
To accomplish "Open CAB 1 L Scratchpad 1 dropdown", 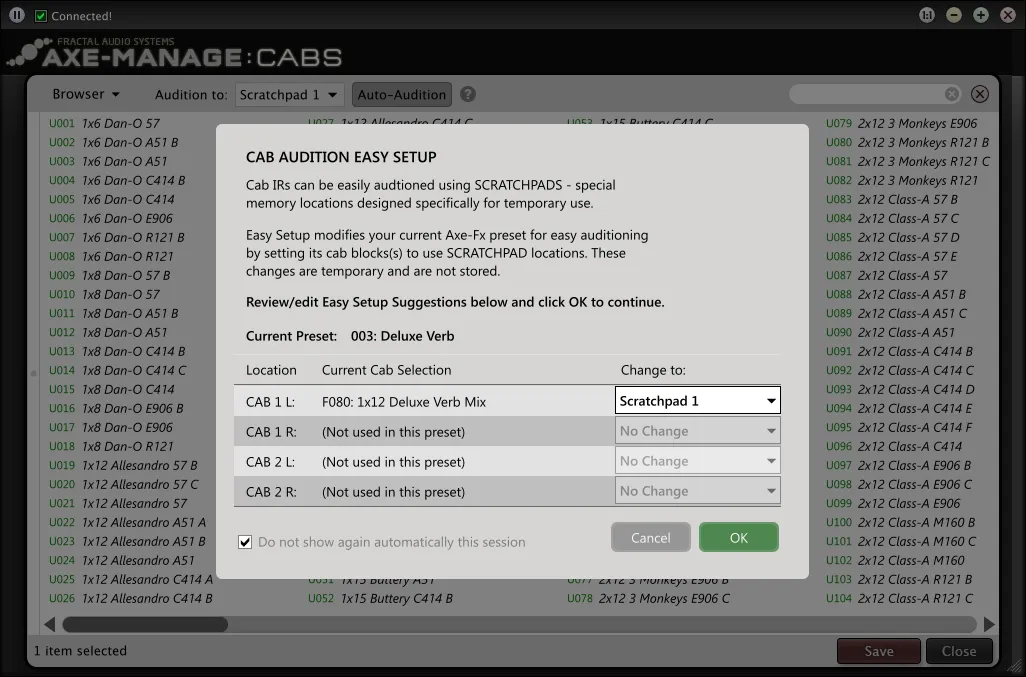I will coord(697,401).
